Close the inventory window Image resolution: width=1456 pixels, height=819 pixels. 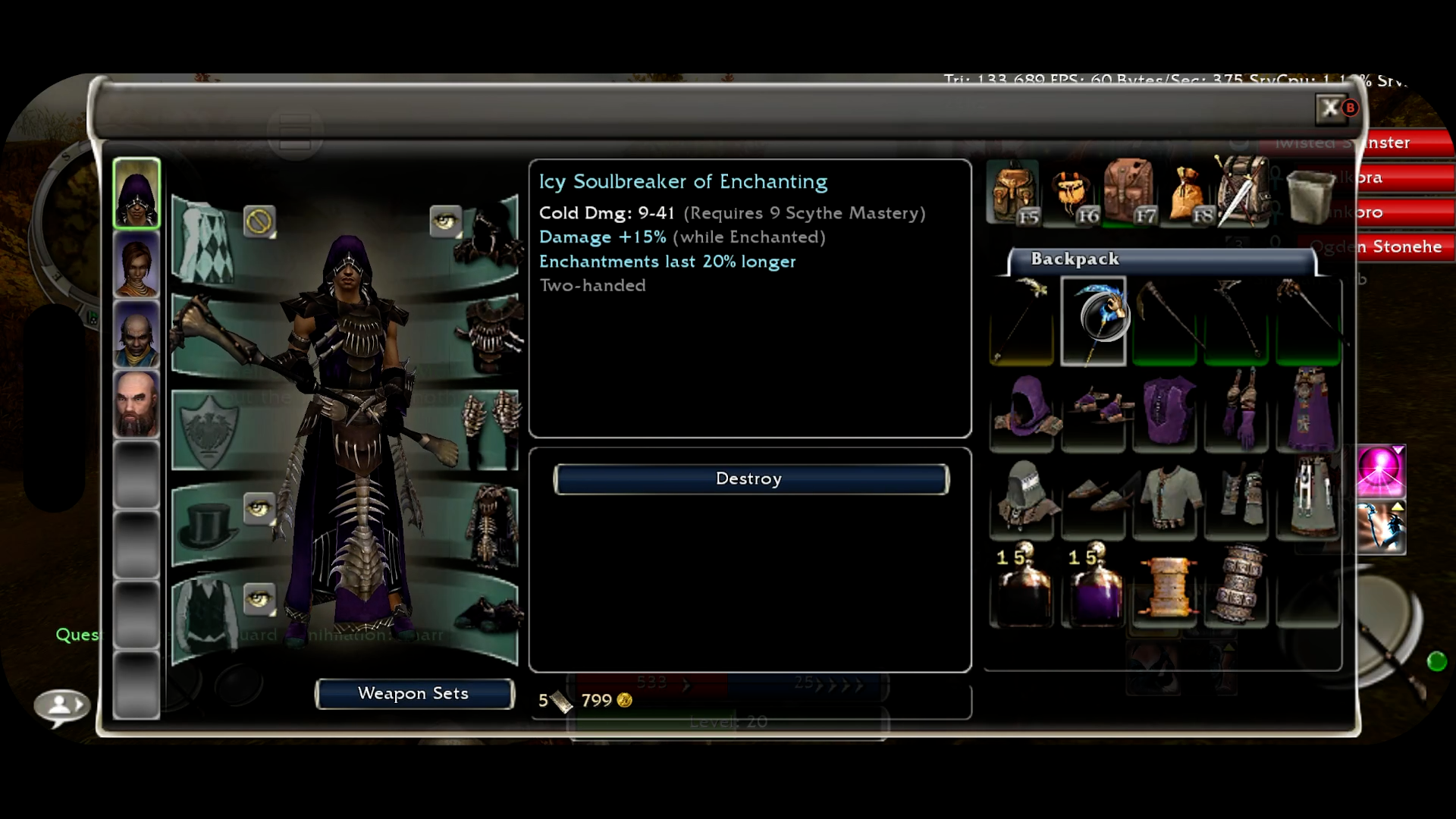(1331, 108)
